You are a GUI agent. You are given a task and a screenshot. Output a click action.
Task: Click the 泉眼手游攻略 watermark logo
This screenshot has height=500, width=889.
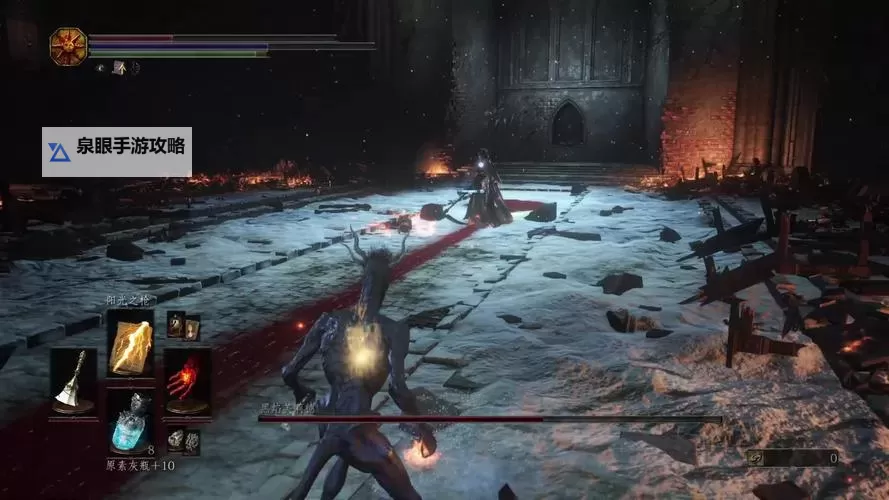click(59, 152)
